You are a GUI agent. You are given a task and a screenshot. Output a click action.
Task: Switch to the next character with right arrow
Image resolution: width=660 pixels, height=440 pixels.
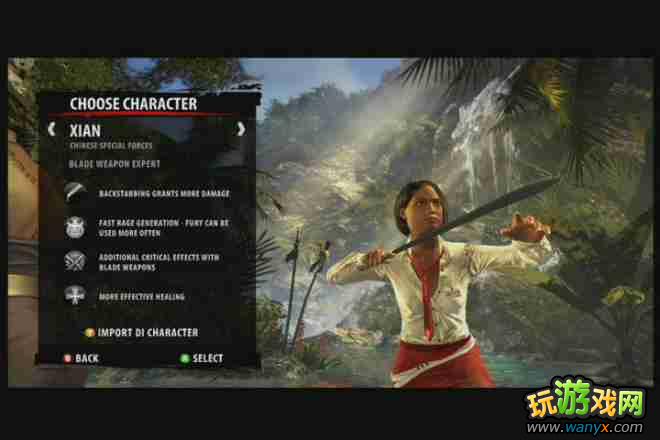point(240,129)
